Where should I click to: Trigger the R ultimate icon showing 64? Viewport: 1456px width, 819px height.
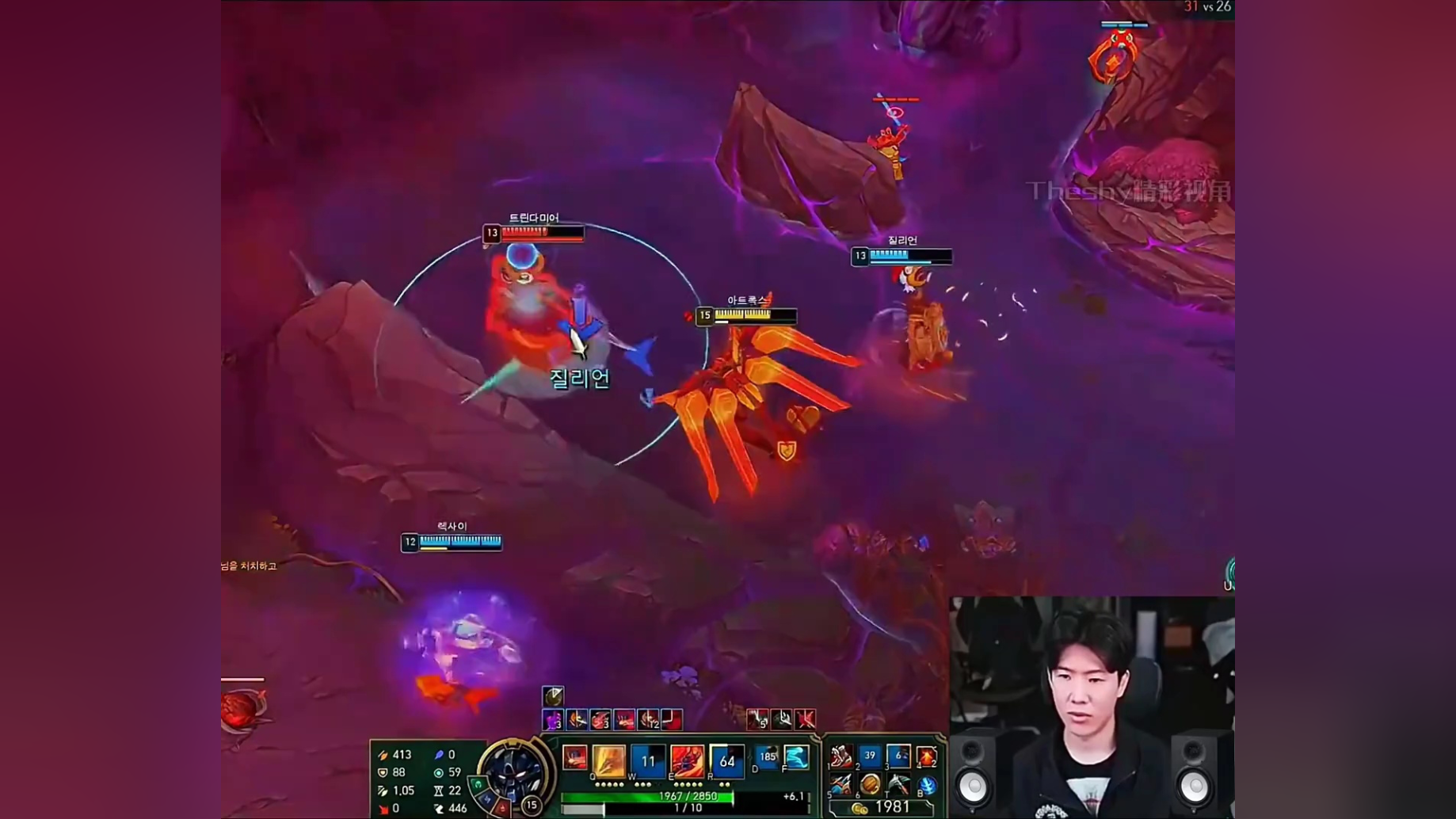pyautogui.click(x=727, y=761)
